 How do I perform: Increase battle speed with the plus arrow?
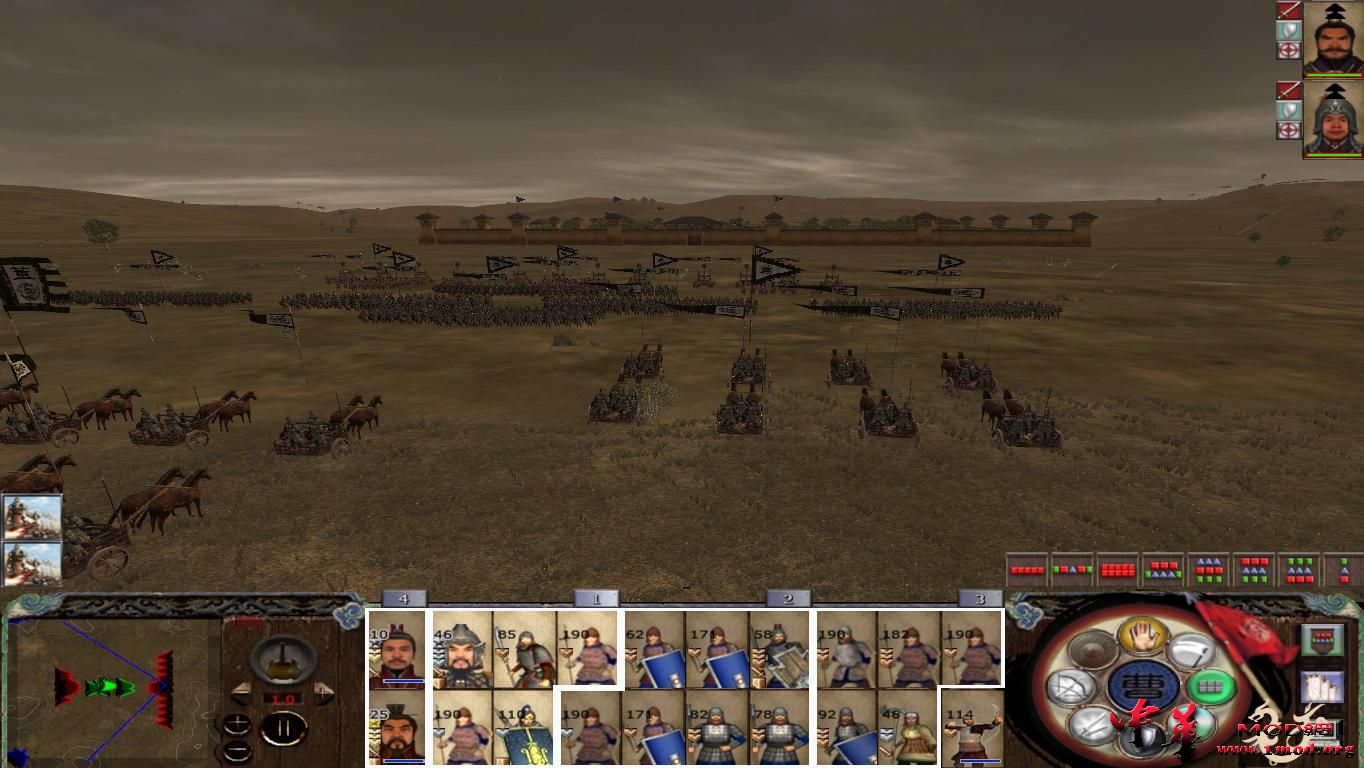[x=322, y=691]
